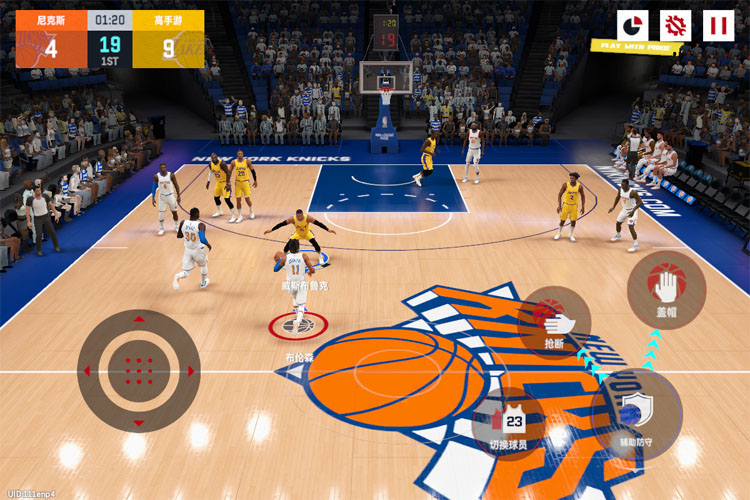Pause the game with the pause button

(x=718, y=25)
